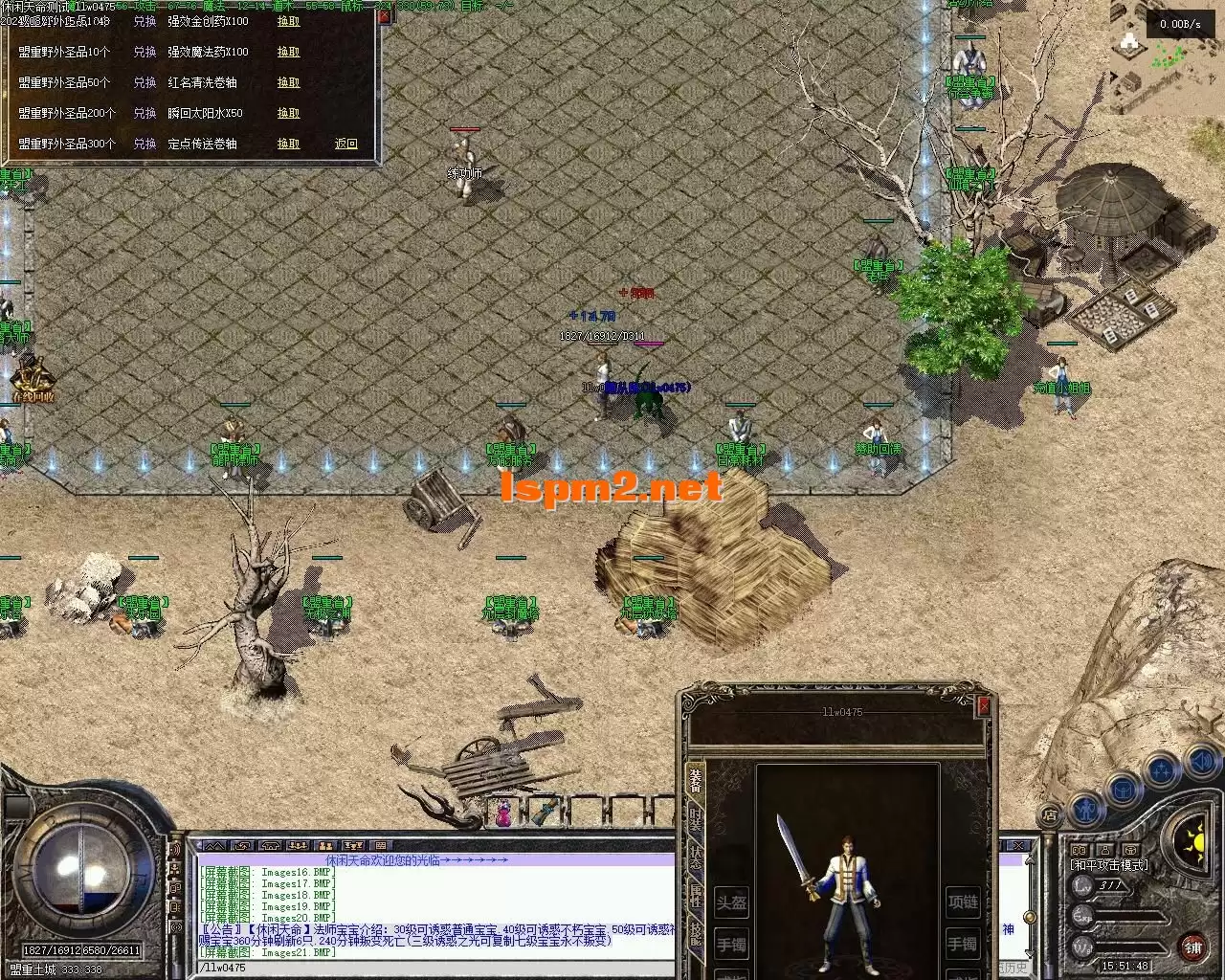Redeem the 强效金创药X100 reward

(x=288, y=21)
